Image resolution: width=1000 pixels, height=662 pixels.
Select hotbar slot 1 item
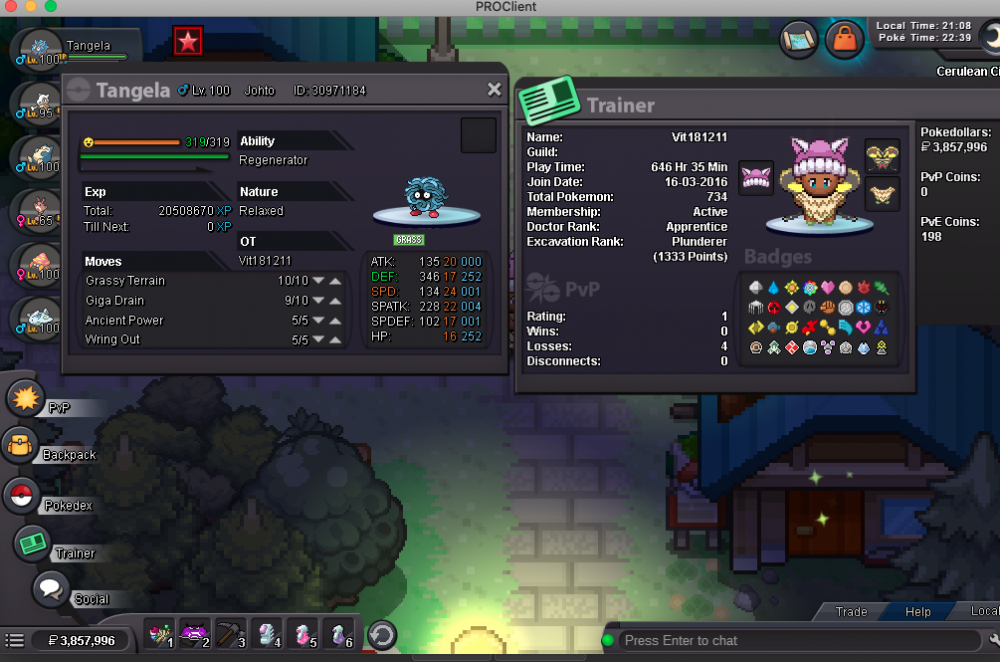click(160, 635)
